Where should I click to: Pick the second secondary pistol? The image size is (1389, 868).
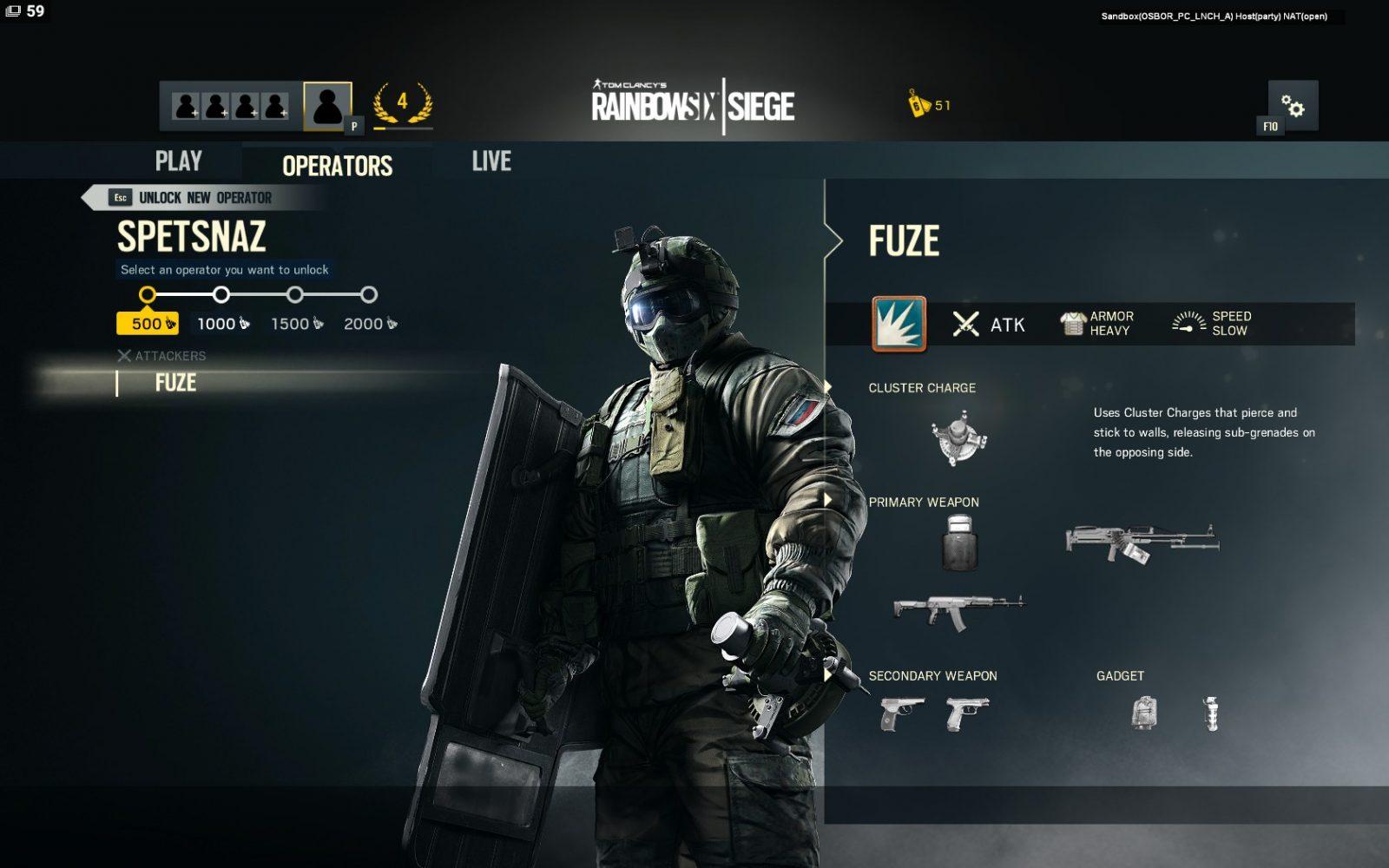pos(967,713)
